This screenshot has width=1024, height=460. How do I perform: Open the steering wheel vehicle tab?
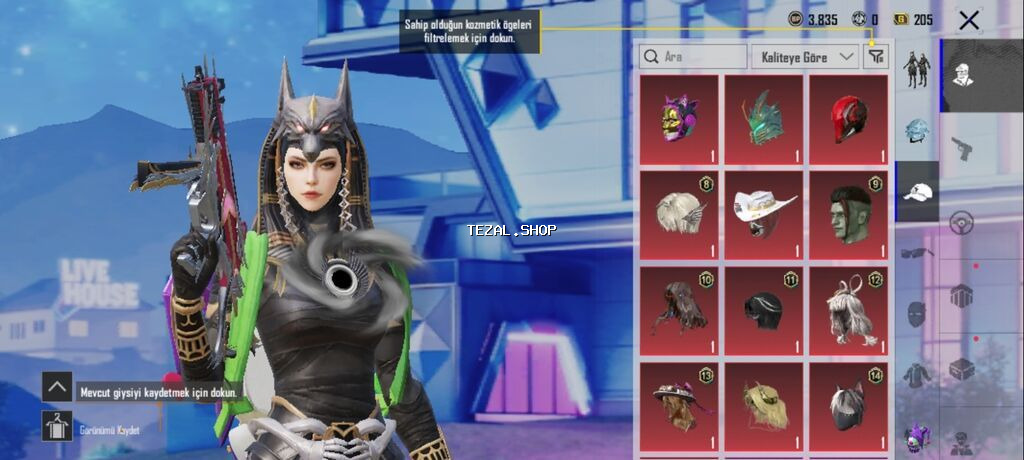pyautogui.click(x=963, y=221)
